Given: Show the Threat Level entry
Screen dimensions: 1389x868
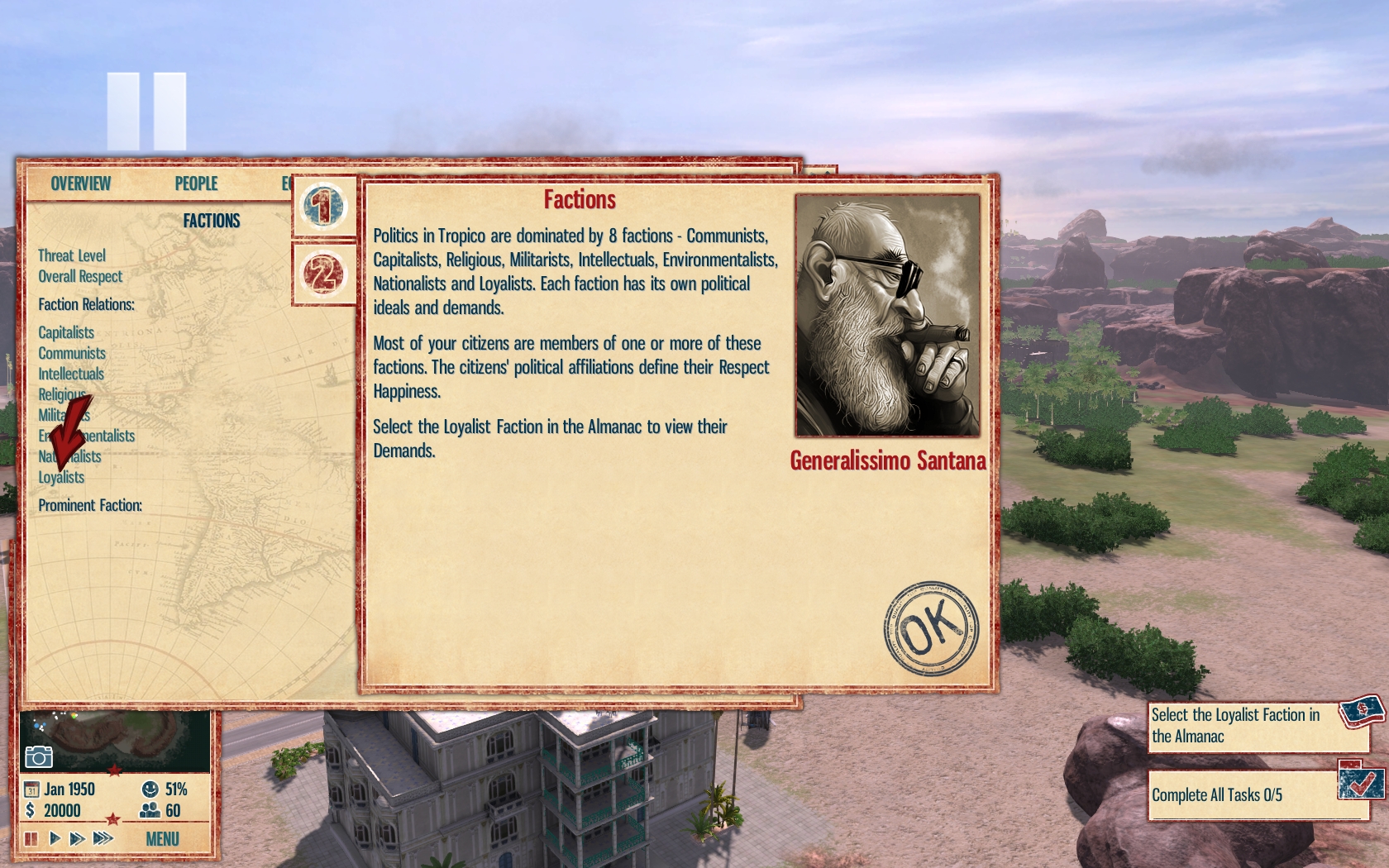Looking at the screenshot, I should click(x=72, y=255).
